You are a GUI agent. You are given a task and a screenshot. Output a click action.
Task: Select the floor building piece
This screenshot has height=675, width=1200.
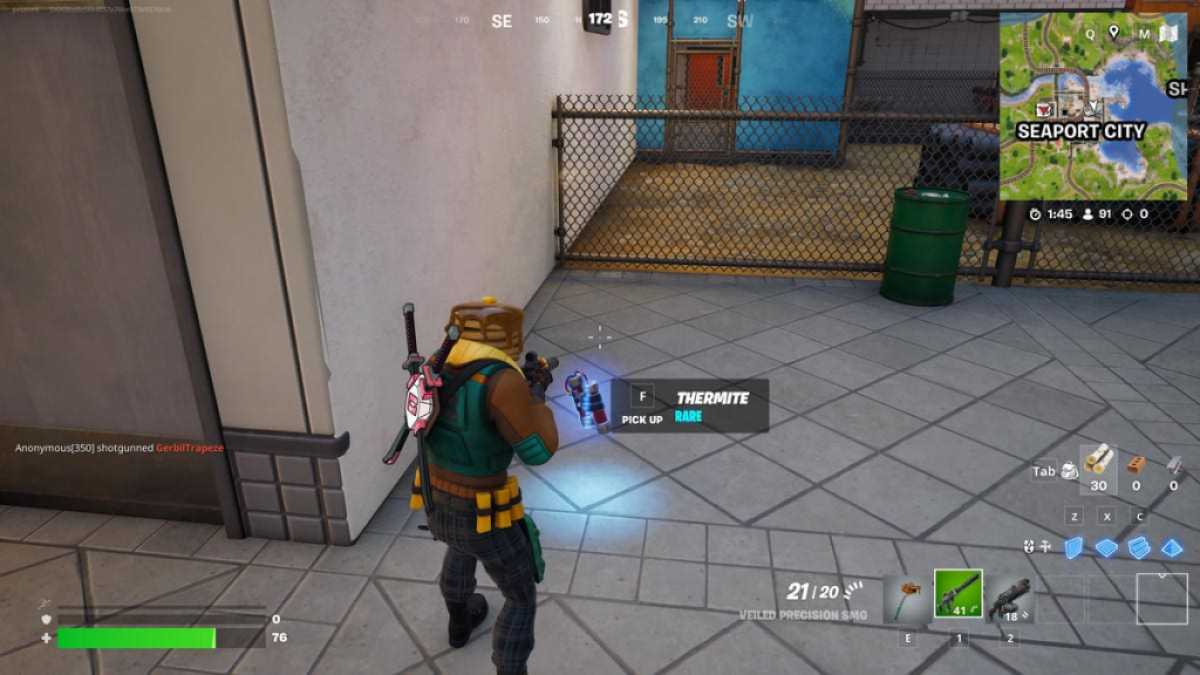click(x=1106, y=547)
